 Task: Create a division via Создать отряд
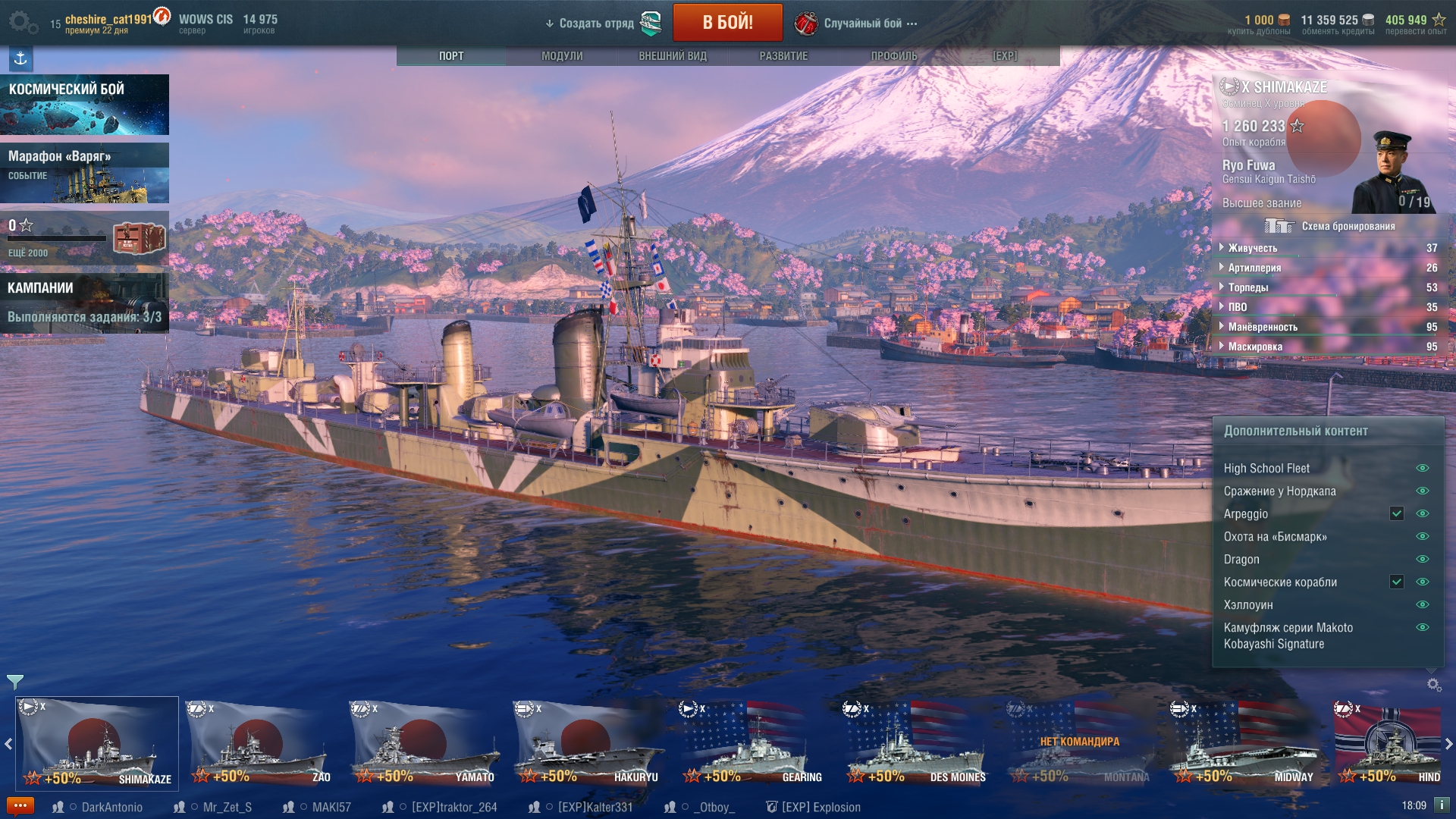(x=596, y=24)
